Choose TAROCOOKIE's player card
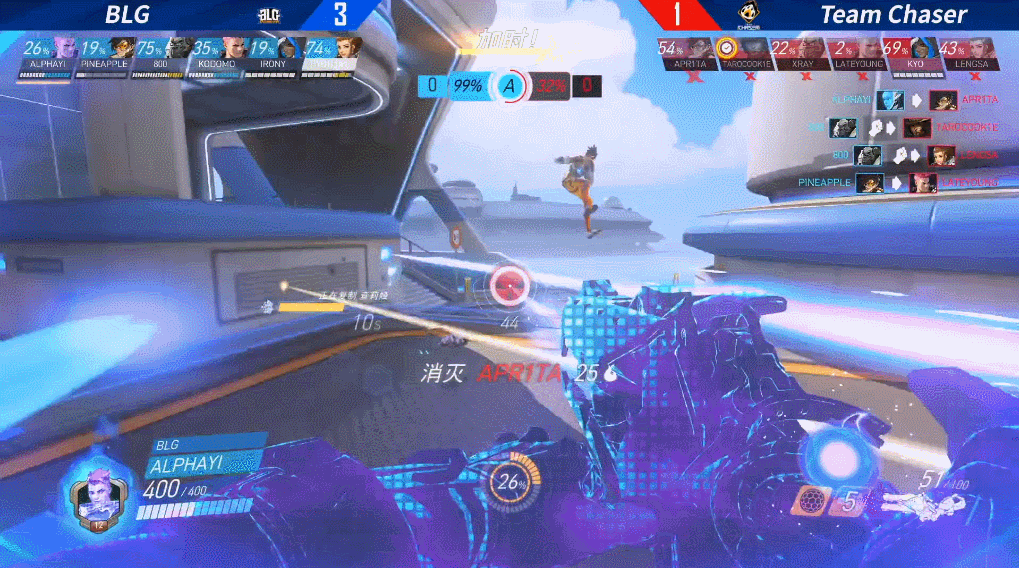 click(743, 54)
